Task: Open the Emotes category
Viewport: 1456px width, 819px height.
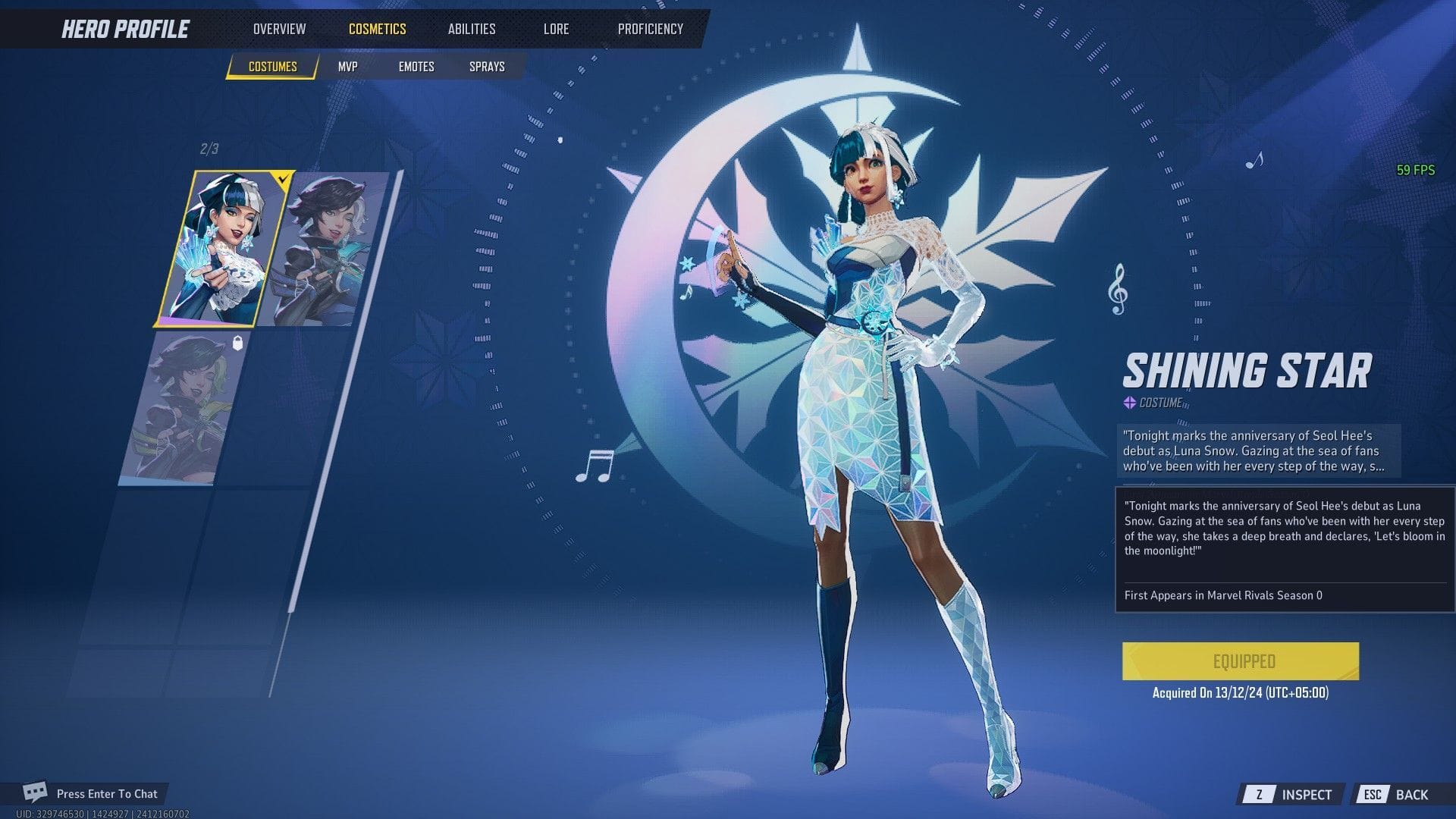Action: pos(416,67)
